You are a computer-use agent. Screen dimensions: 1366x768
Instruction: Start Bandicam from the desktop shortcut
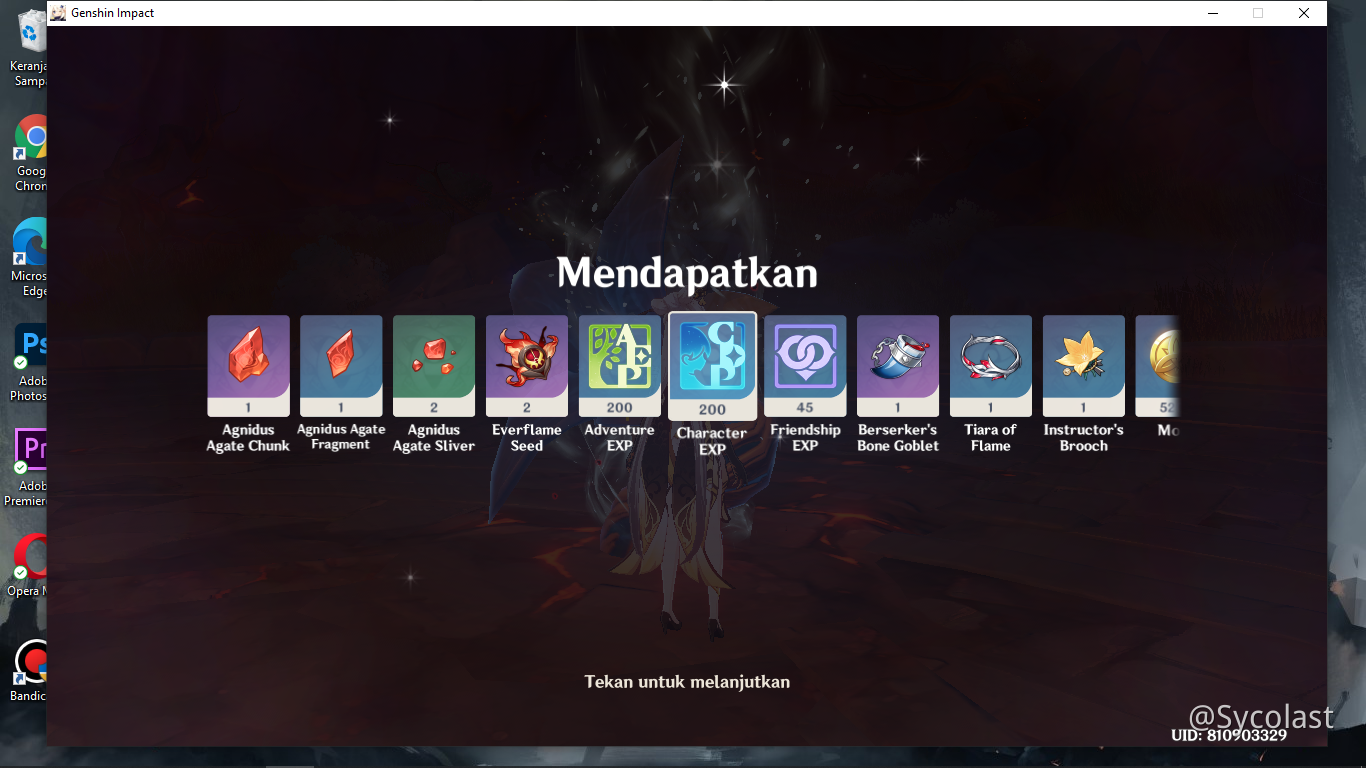click(30, 662)
